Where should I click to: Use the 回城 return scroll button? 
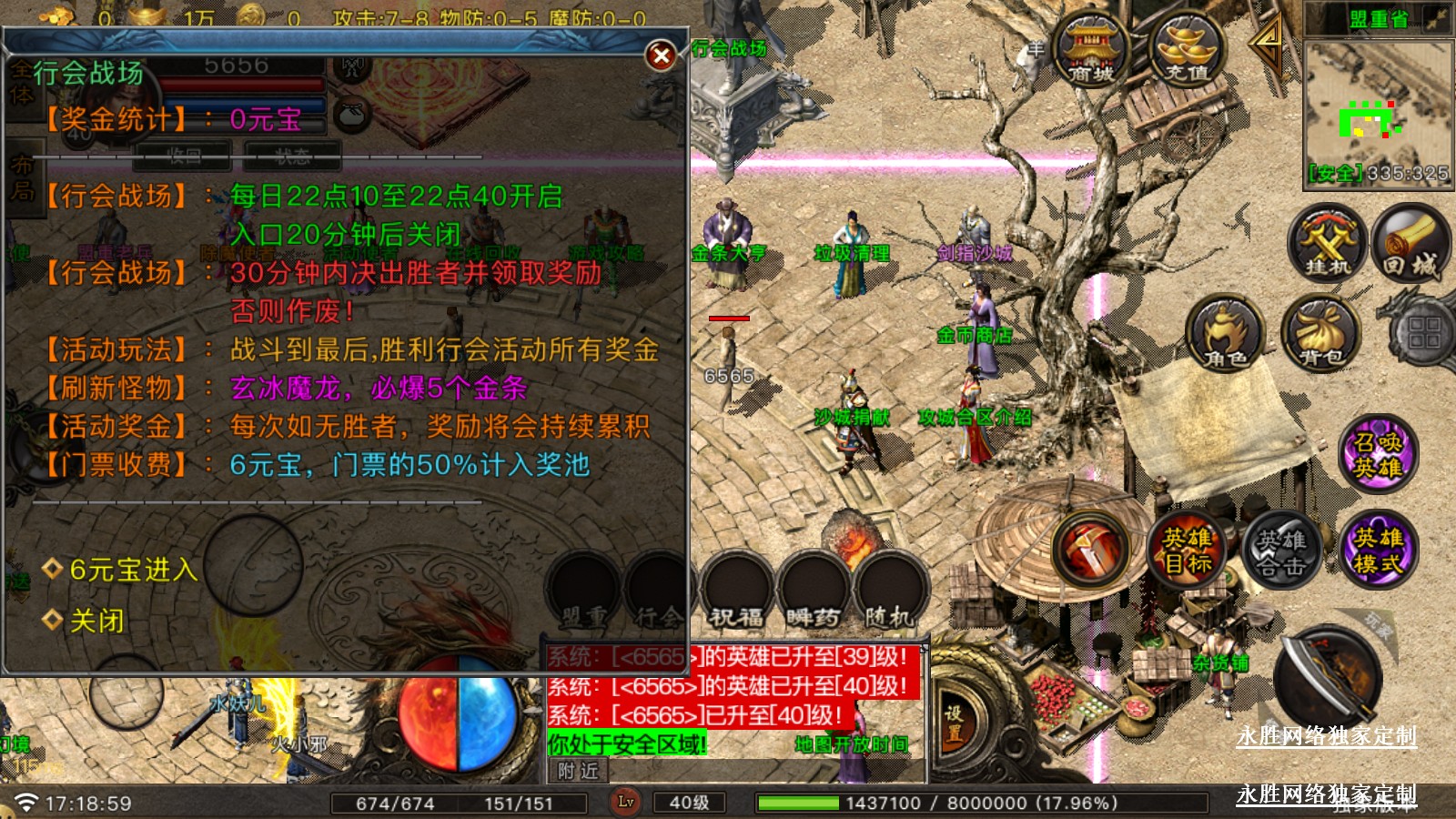click(1411, 244)
